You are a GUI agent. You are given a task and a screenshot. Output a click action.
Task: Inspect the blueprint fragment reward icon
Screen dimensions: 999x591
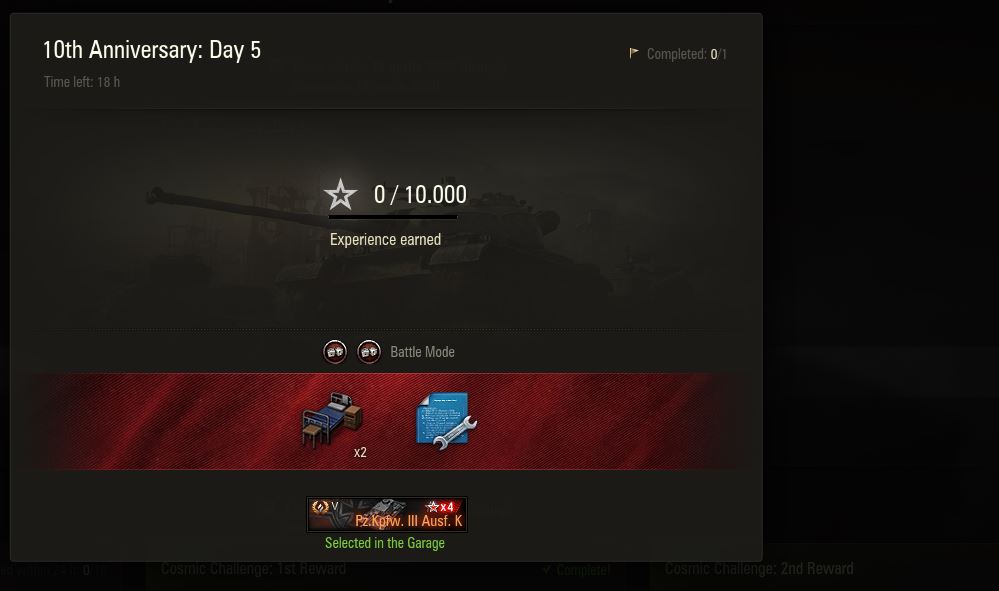(445, 421)
